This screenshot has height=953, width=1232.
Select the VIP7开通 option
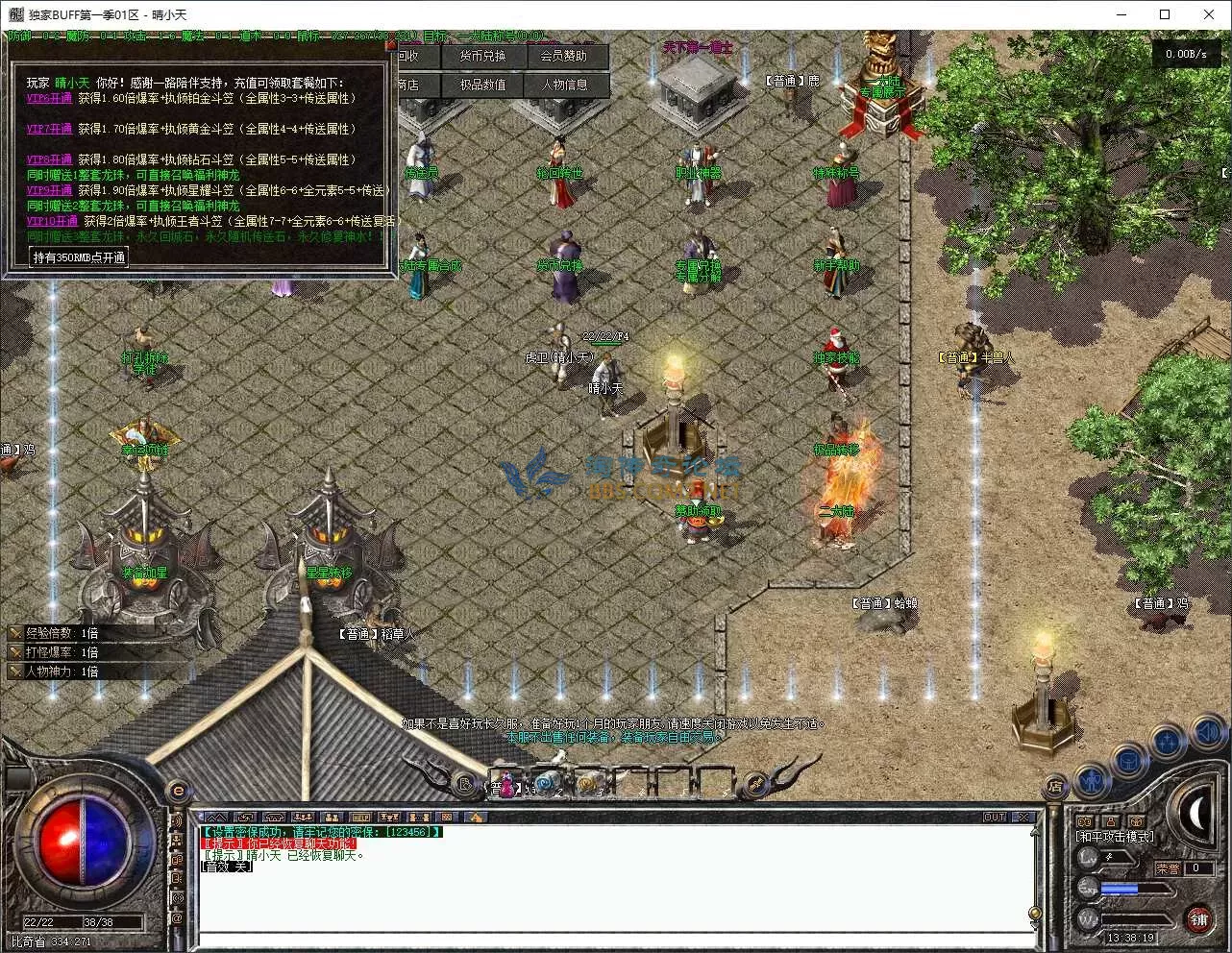click(49, 129)
